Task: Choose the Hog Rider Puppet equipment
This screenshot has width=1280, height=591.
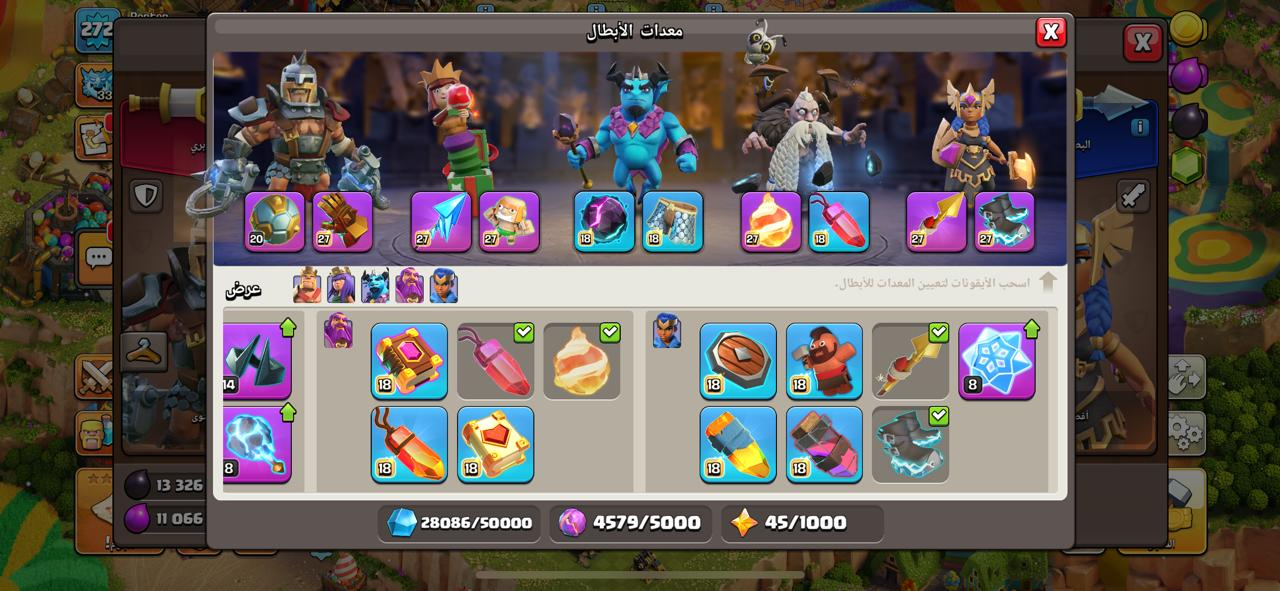Action: coord(824,361)
